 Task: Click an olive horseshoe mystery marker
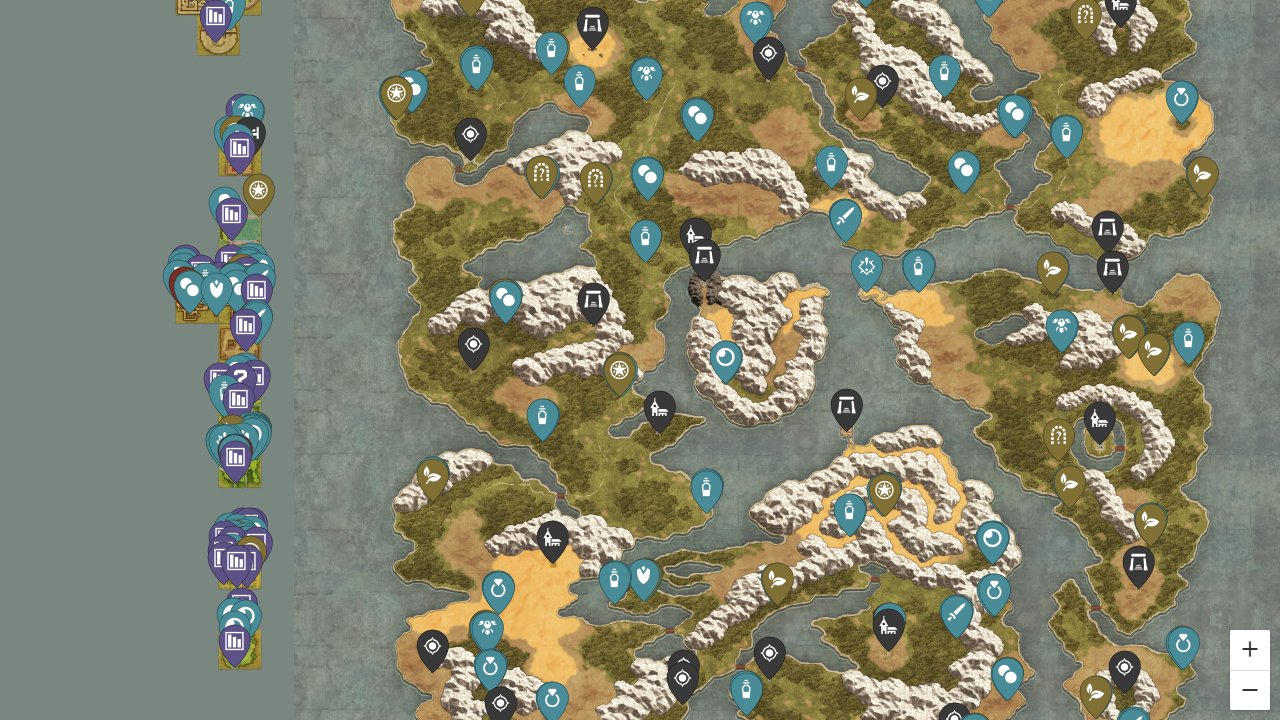click(541, 174)
